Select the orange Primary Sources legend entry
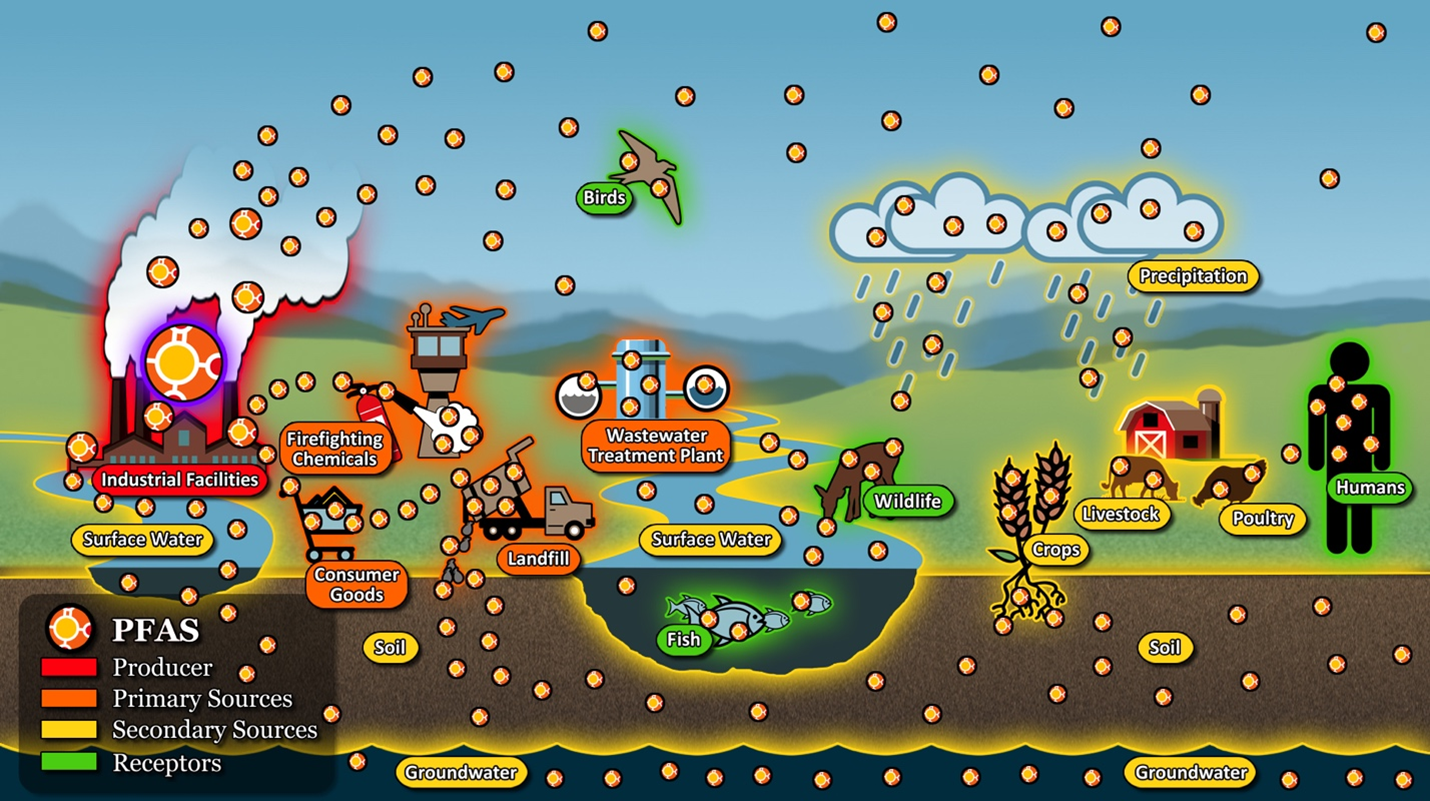1430x801 pixels. pos(69,698)
